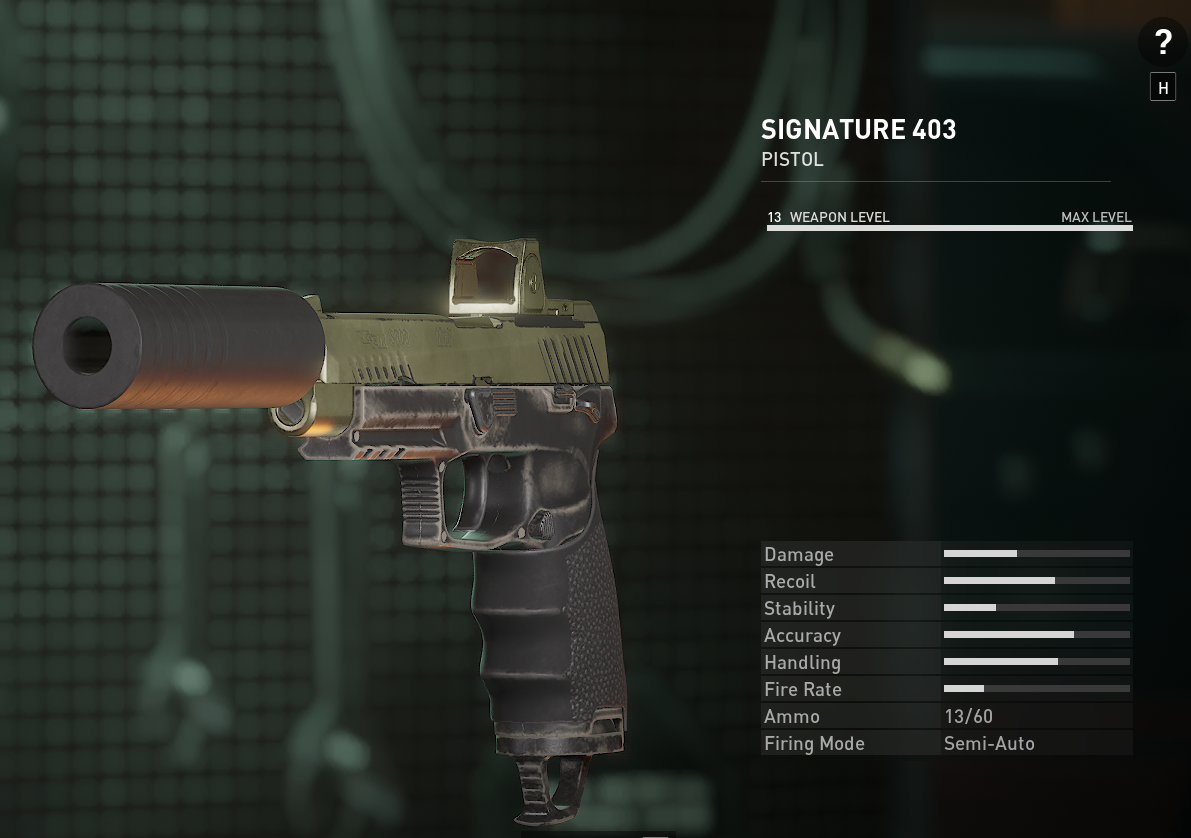Open the question mark help button
This screenshot has height=838, width=1191.
click(1162, 43)
